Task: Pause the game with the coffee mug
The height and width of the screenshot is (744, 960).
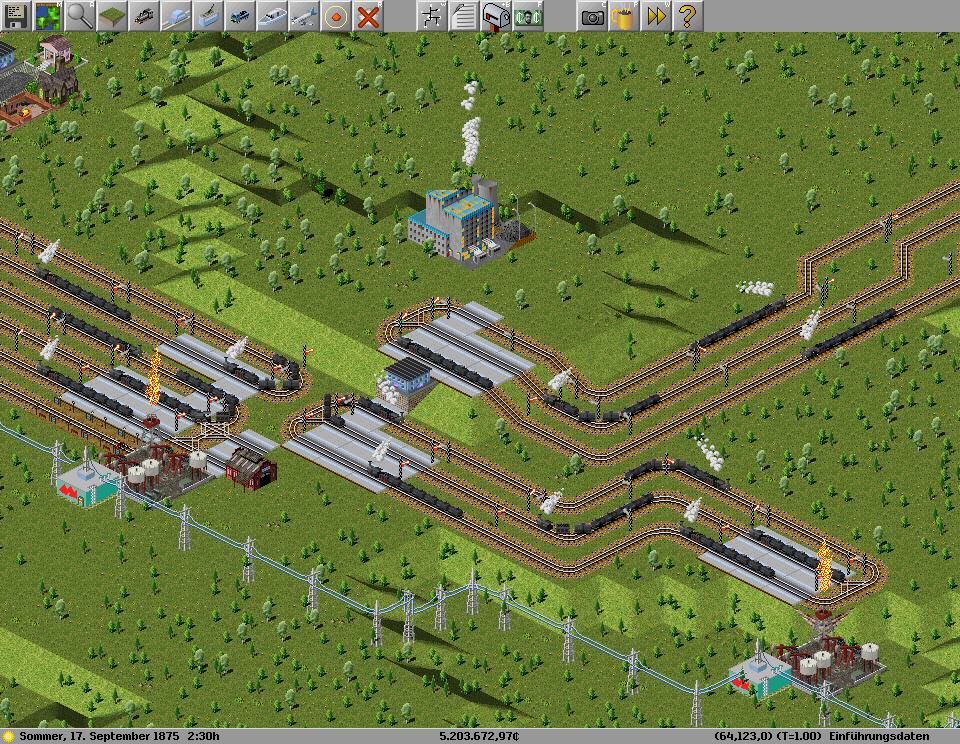Action: 624,16
